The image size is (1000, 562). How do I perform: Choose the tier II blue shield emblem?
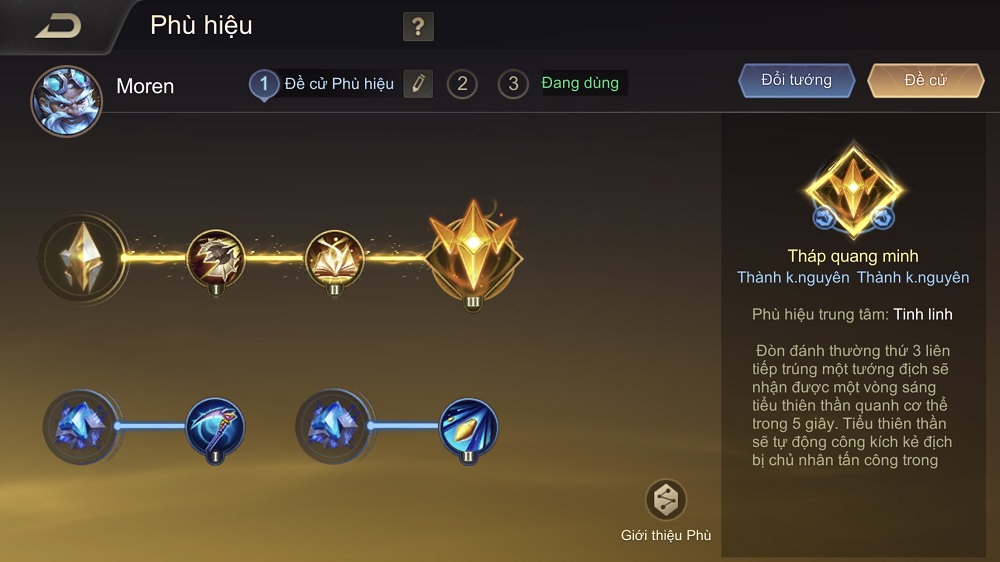(x=469, y=427)
